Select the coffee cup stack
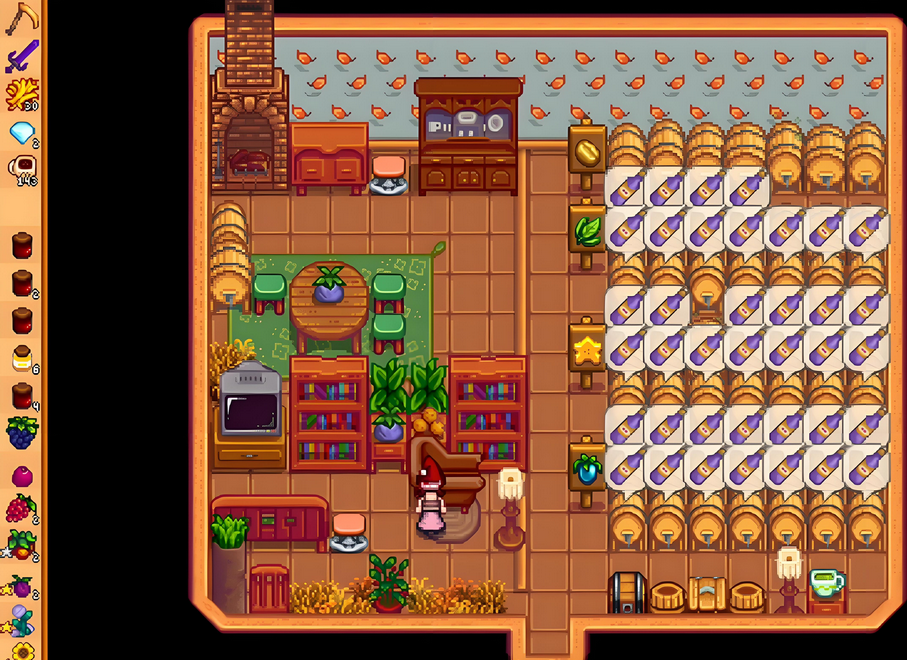This screenshot has height=660, width=907. (21, 169)
